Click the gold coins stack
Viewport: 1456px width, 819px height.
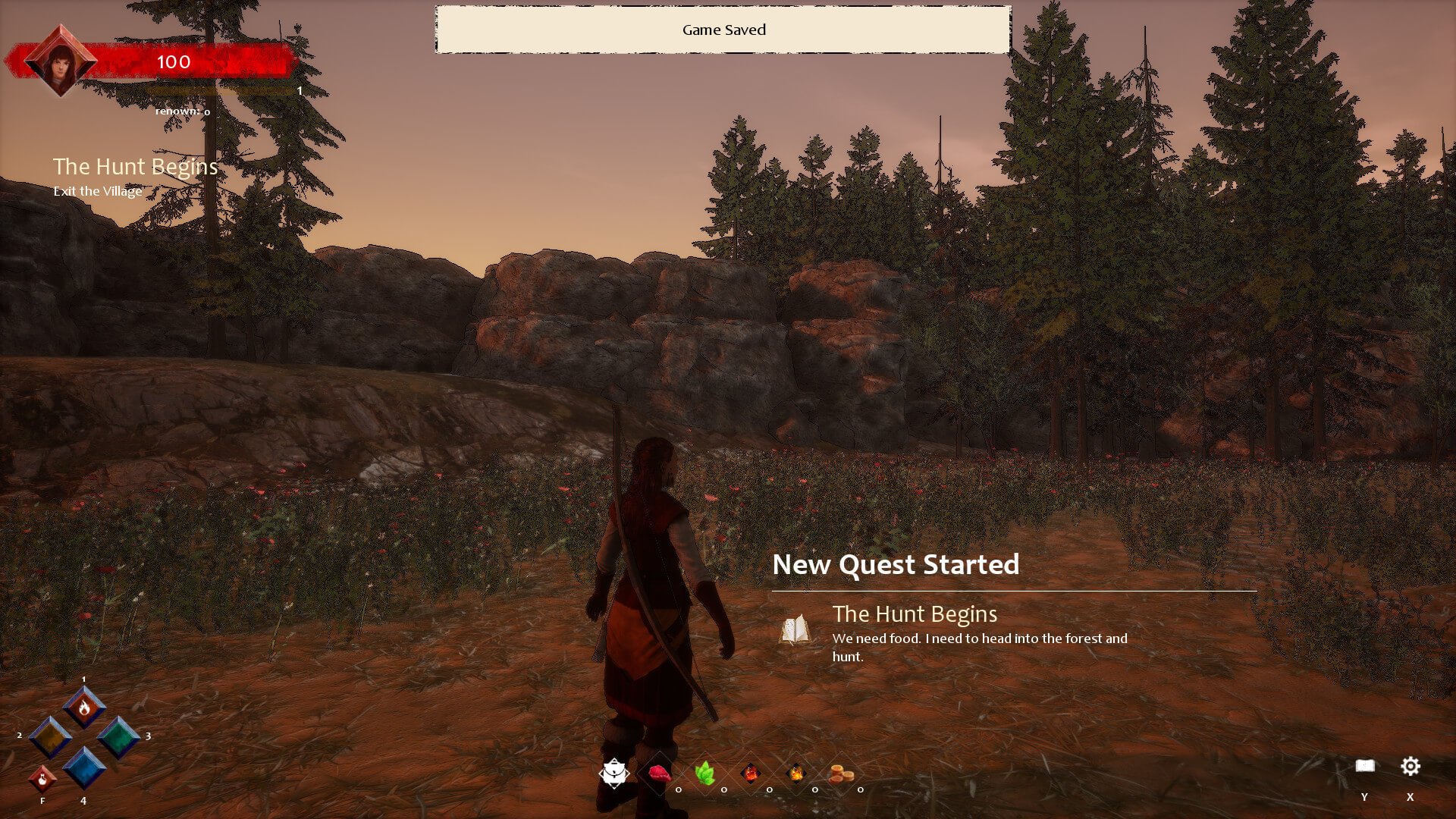pos(842,773)
